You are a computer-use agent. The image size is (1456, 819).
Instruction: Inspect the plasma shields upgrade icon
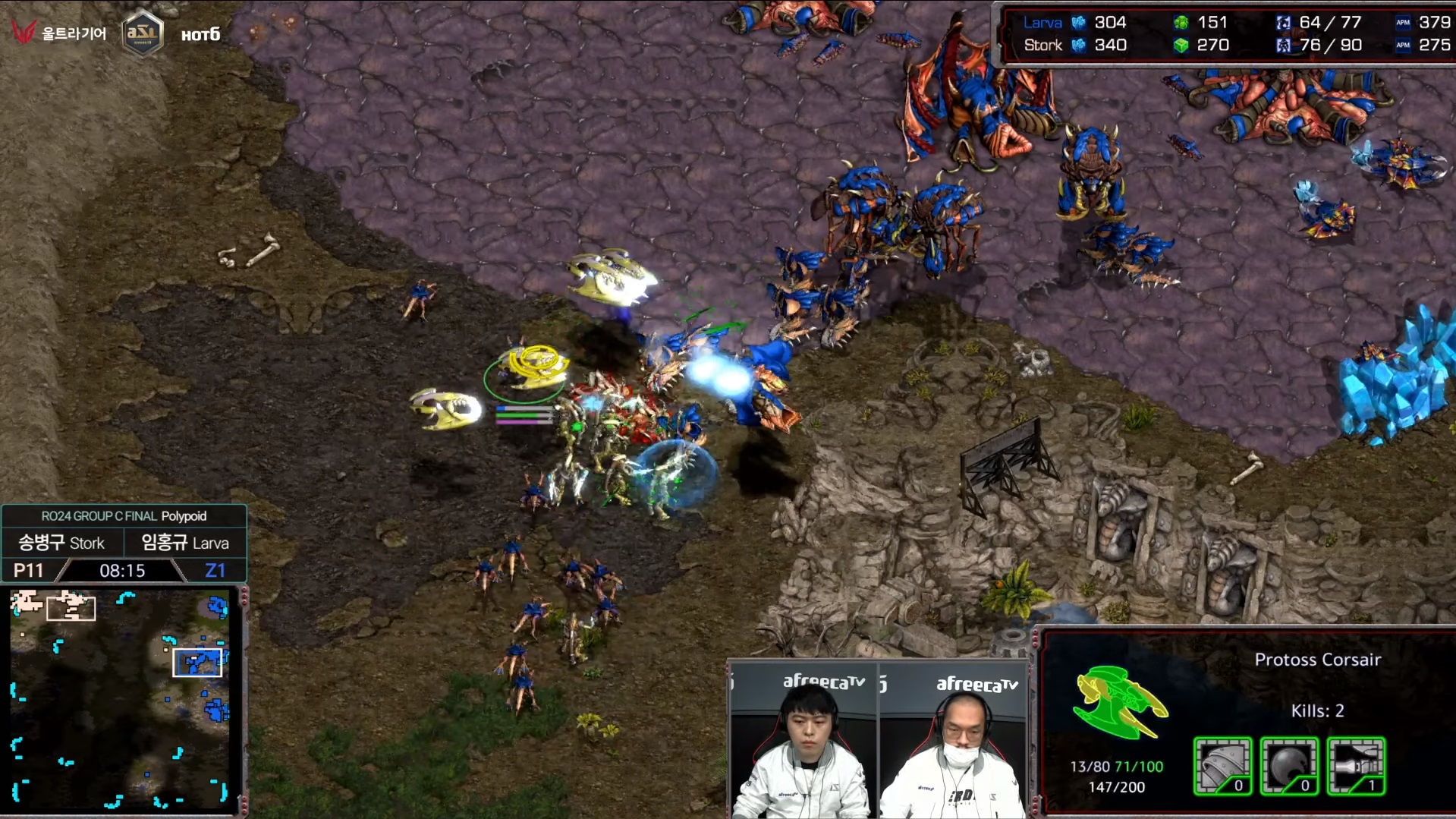[x=1289, y=766]
